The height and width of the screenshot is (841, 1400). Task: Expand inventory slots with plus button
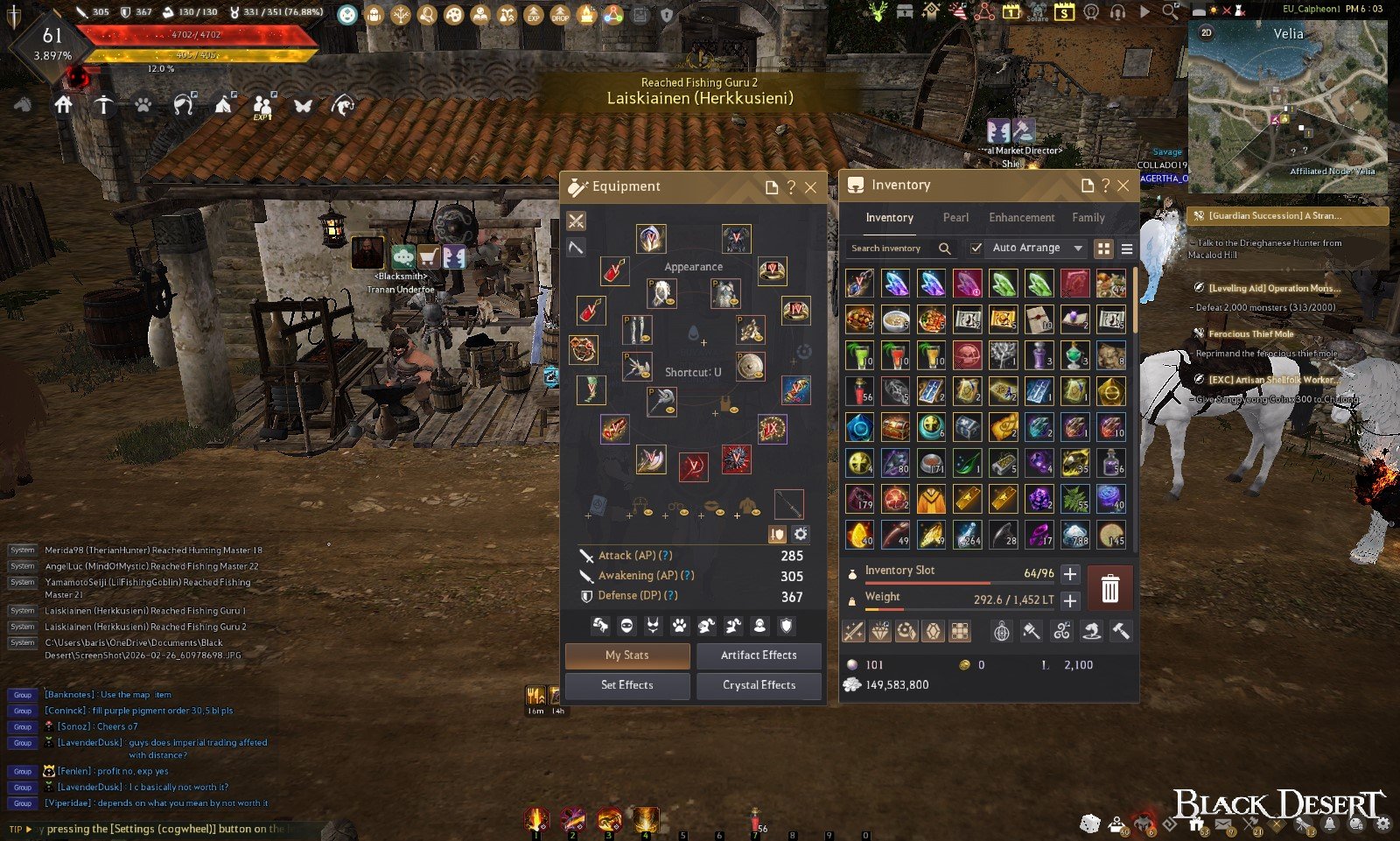point(1070,574)
